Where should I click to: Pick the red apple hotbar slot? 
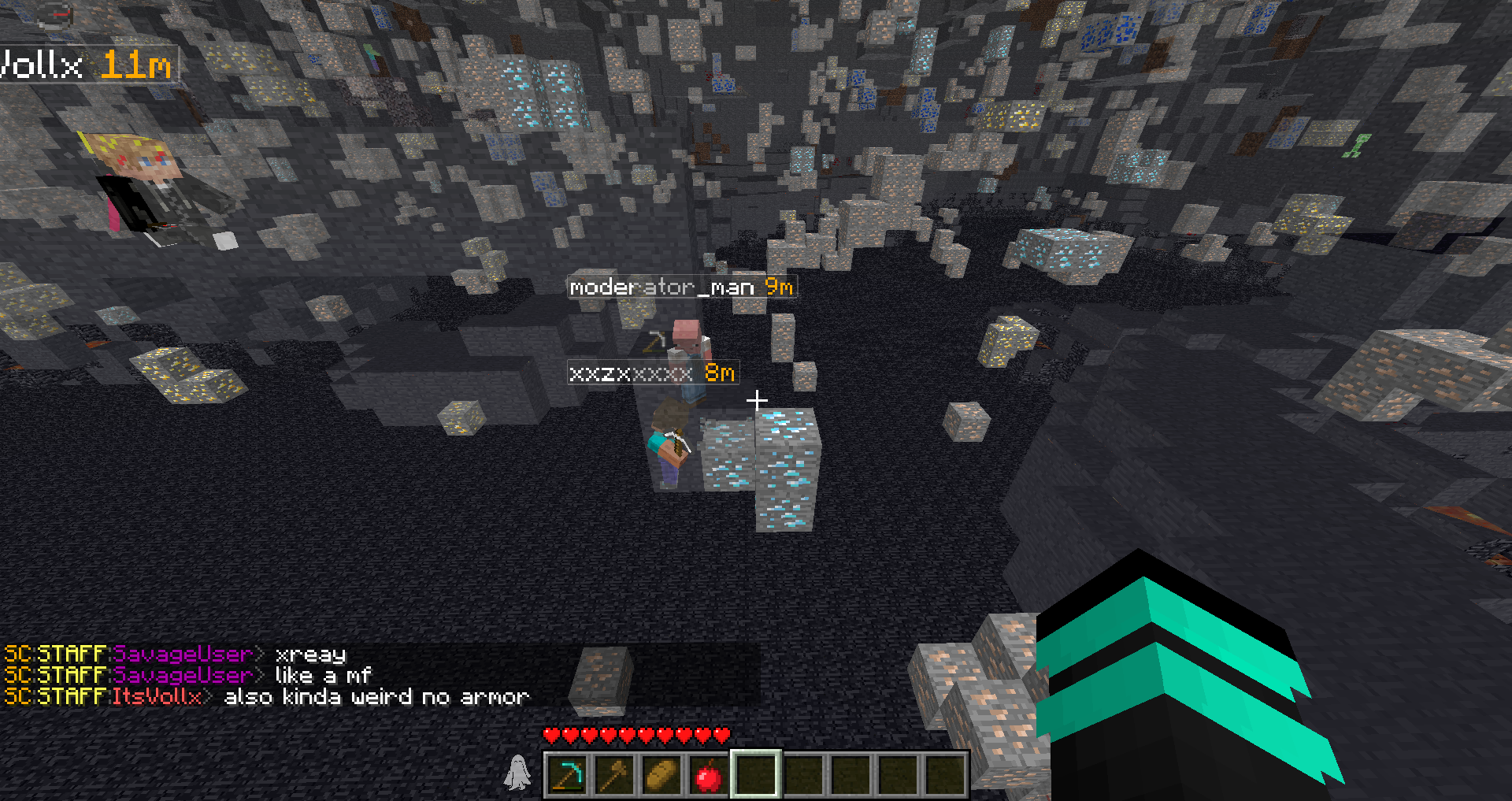tap(709, 775)
